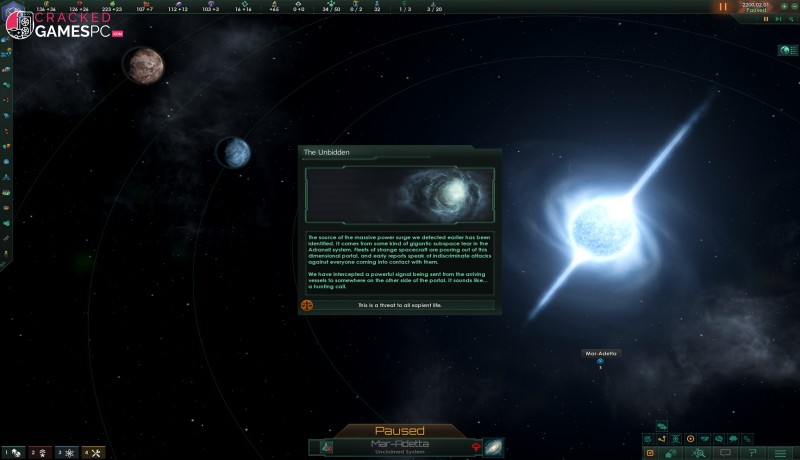800x460 pixels.
Task: Select bottom bar tab number 3
Action: pos(66,453)
